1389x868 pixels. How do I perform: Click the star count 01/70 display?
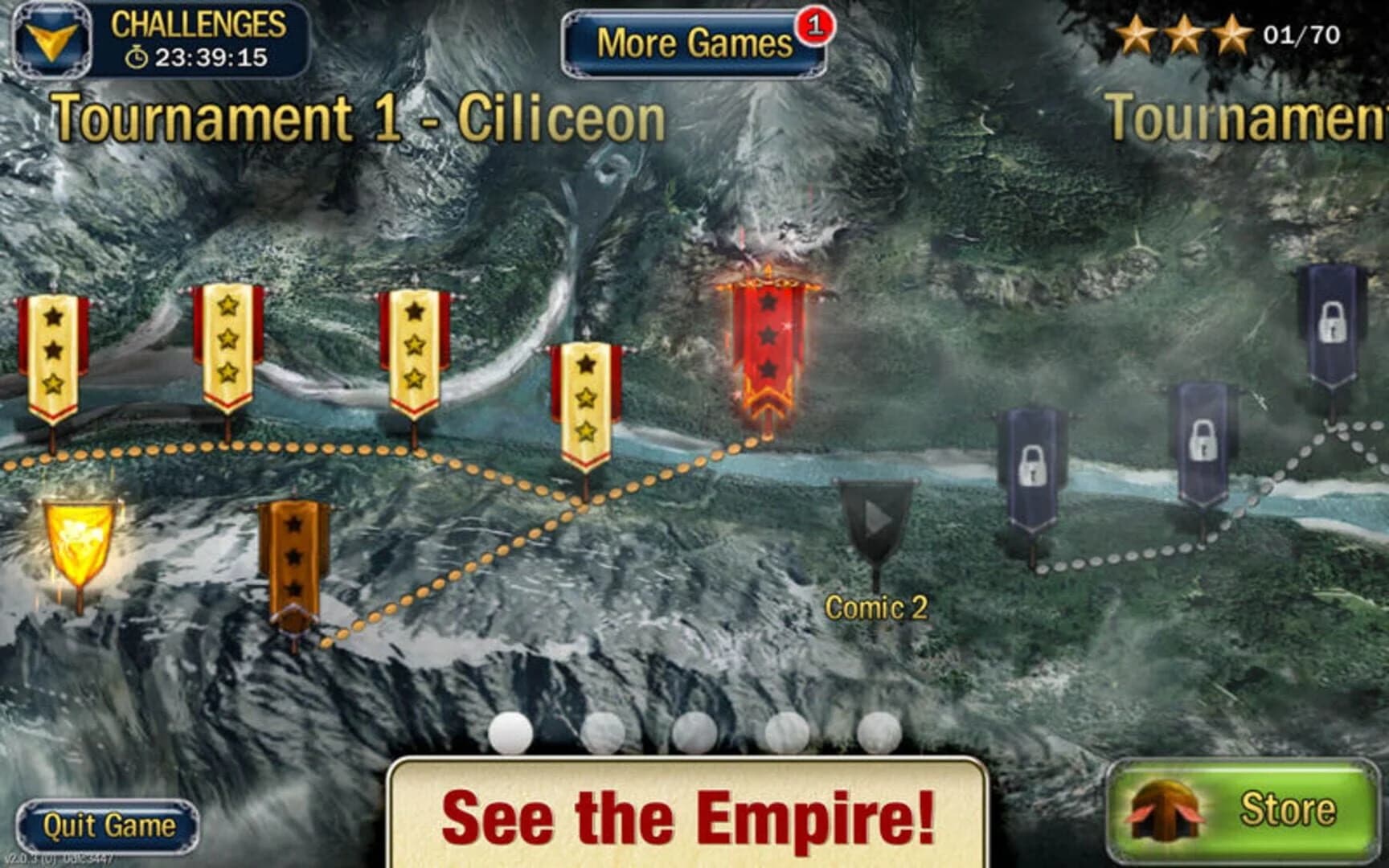tap(1302, 34)
